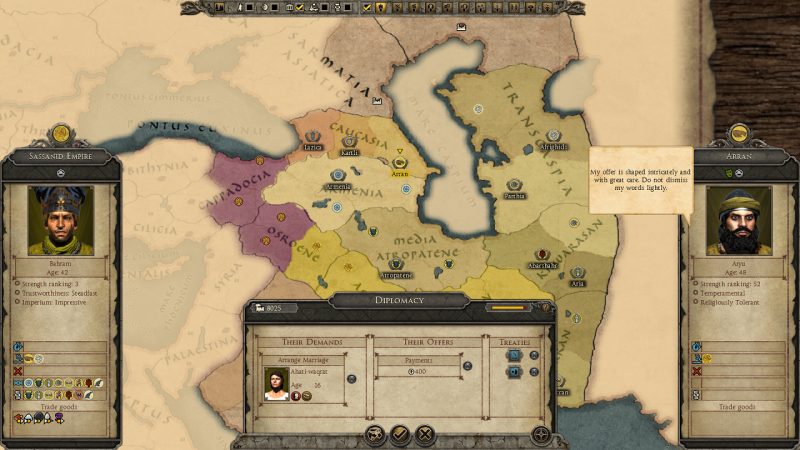
Task: Click Aryu's Arran leader portrait
Action: 739,219
